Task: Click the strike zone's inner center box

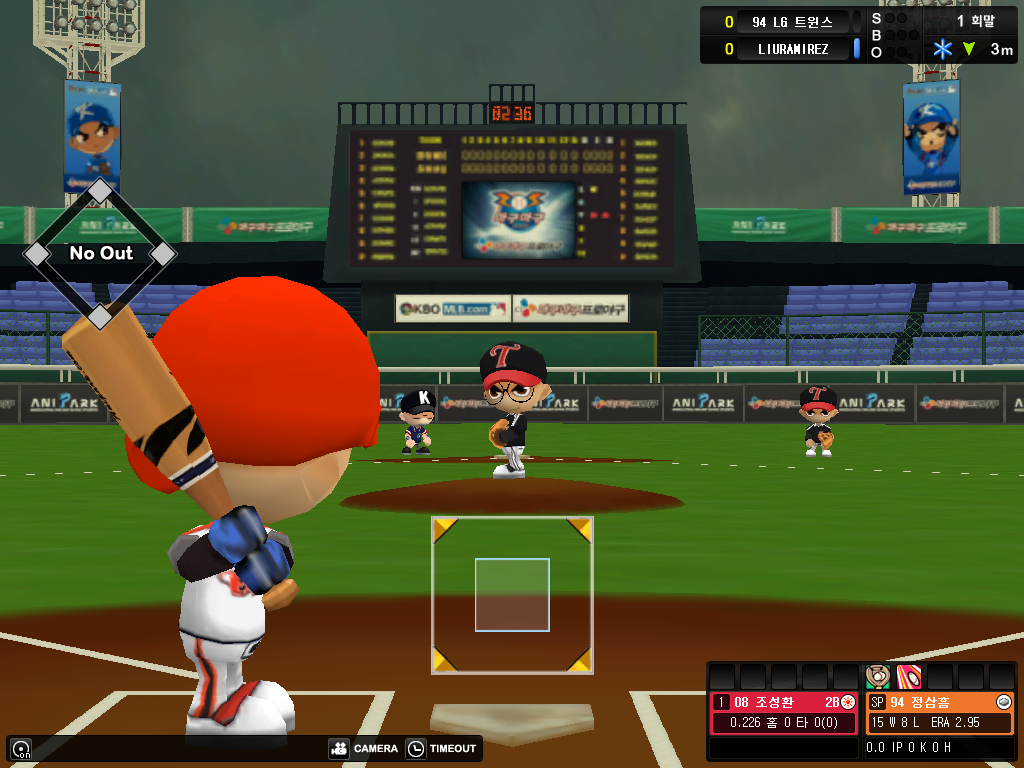Action: tap(512, 595)
